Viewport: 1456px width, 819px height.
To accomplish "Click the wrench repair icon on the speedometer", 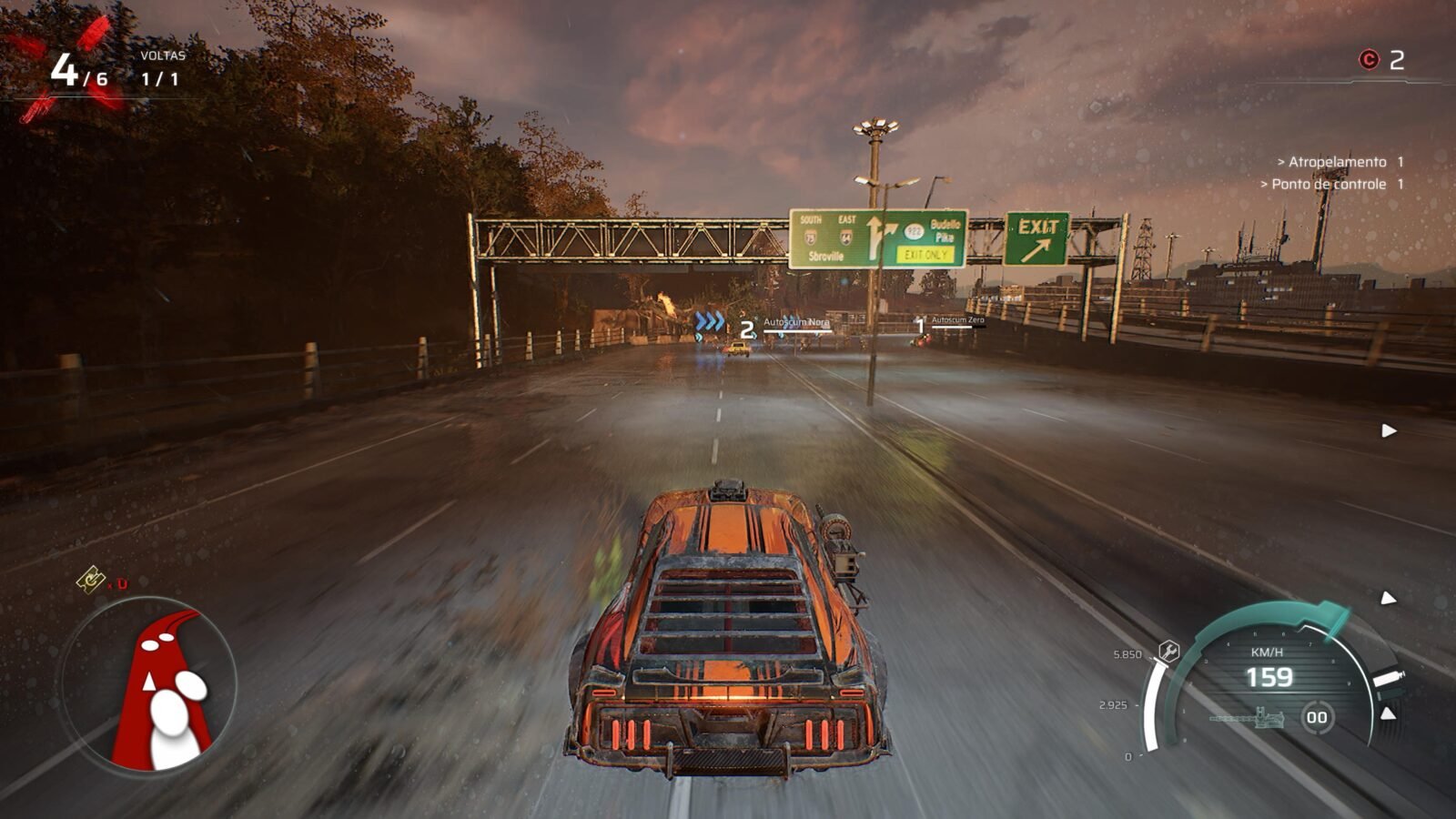I will pos(1169,650).
